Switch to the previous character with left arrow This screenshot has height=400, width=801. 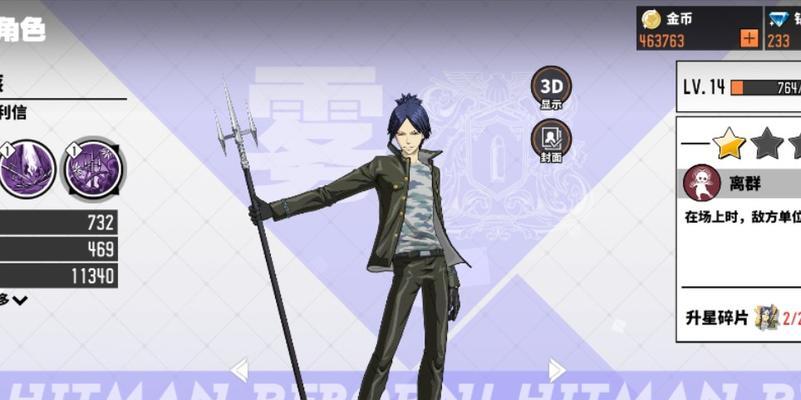tap(239, 371)
